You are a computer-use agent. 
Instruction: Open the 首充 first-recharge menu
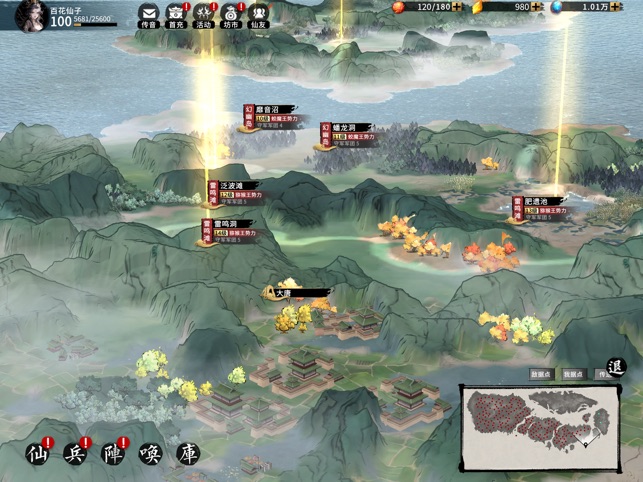coord(176,14)
